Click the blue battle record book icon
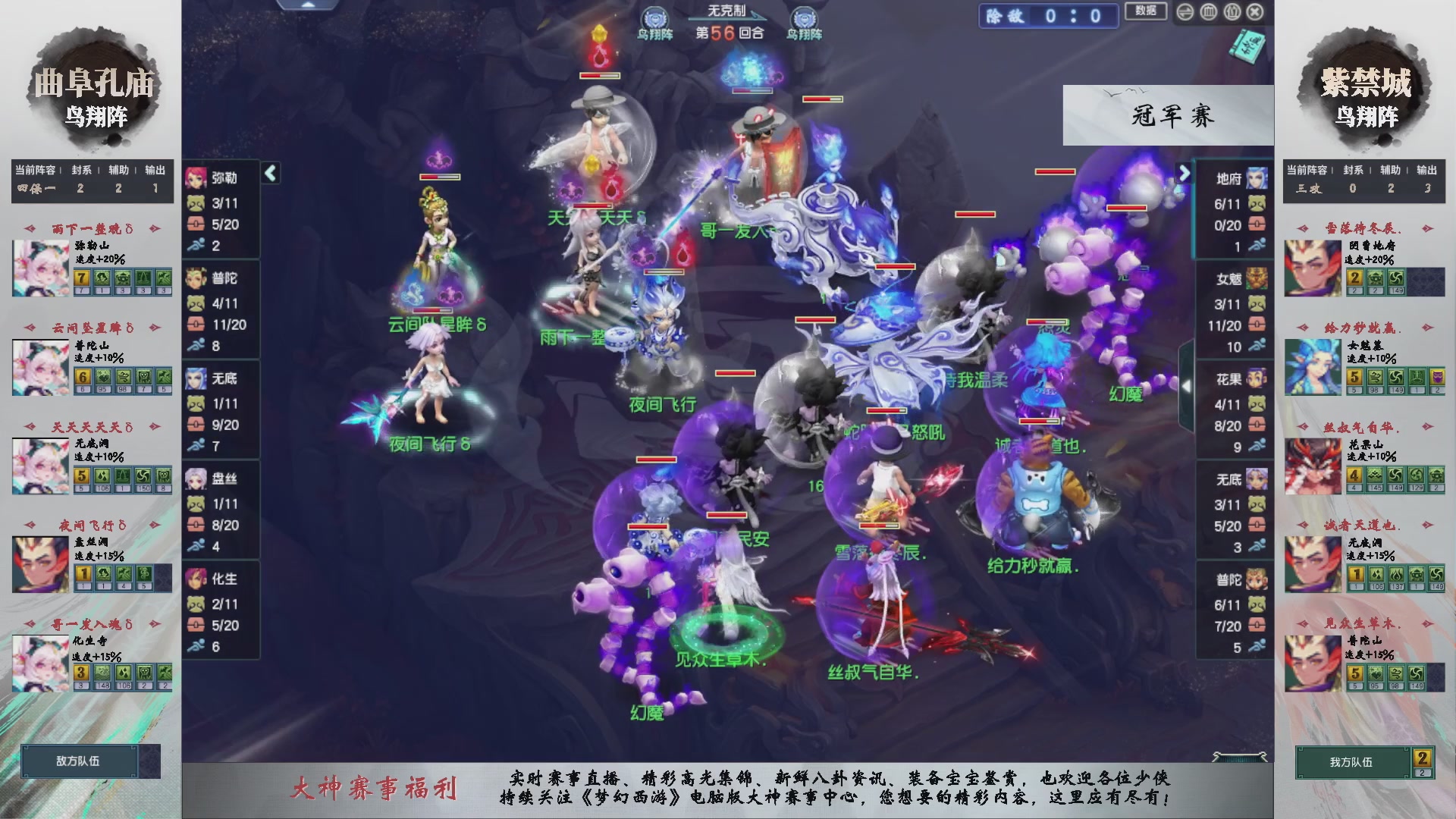 click(x=1246, y=47)
